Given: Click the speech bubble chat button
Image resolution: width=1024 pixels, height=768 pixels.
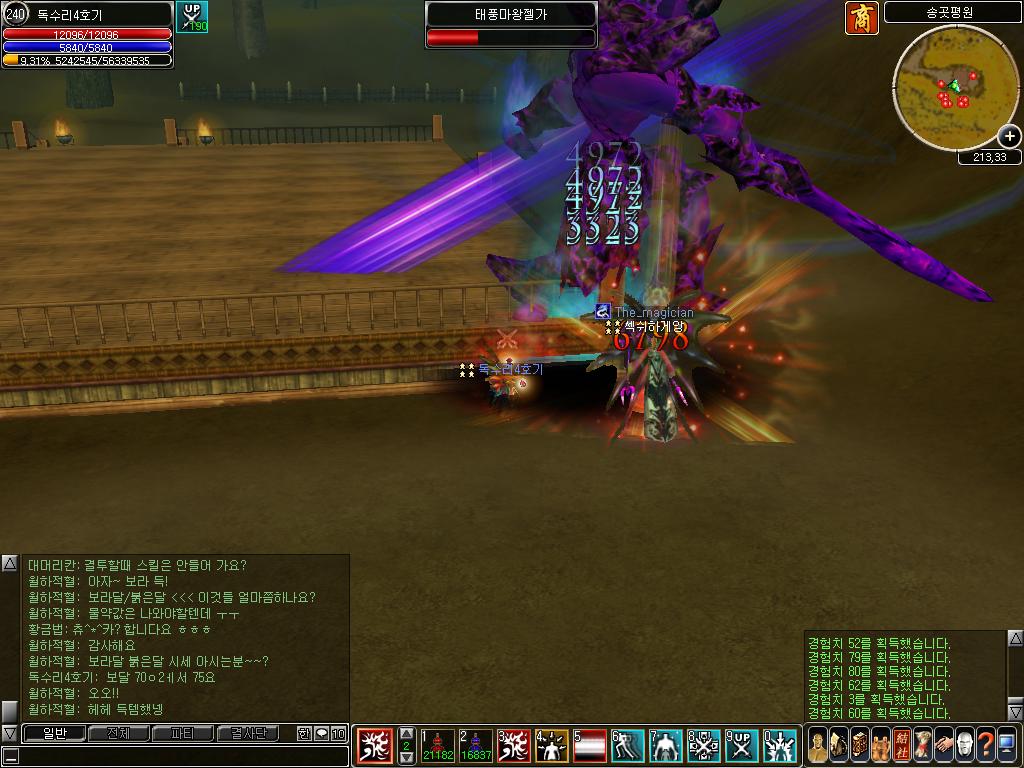Looking at the screenshot, I should click(321, 733).
